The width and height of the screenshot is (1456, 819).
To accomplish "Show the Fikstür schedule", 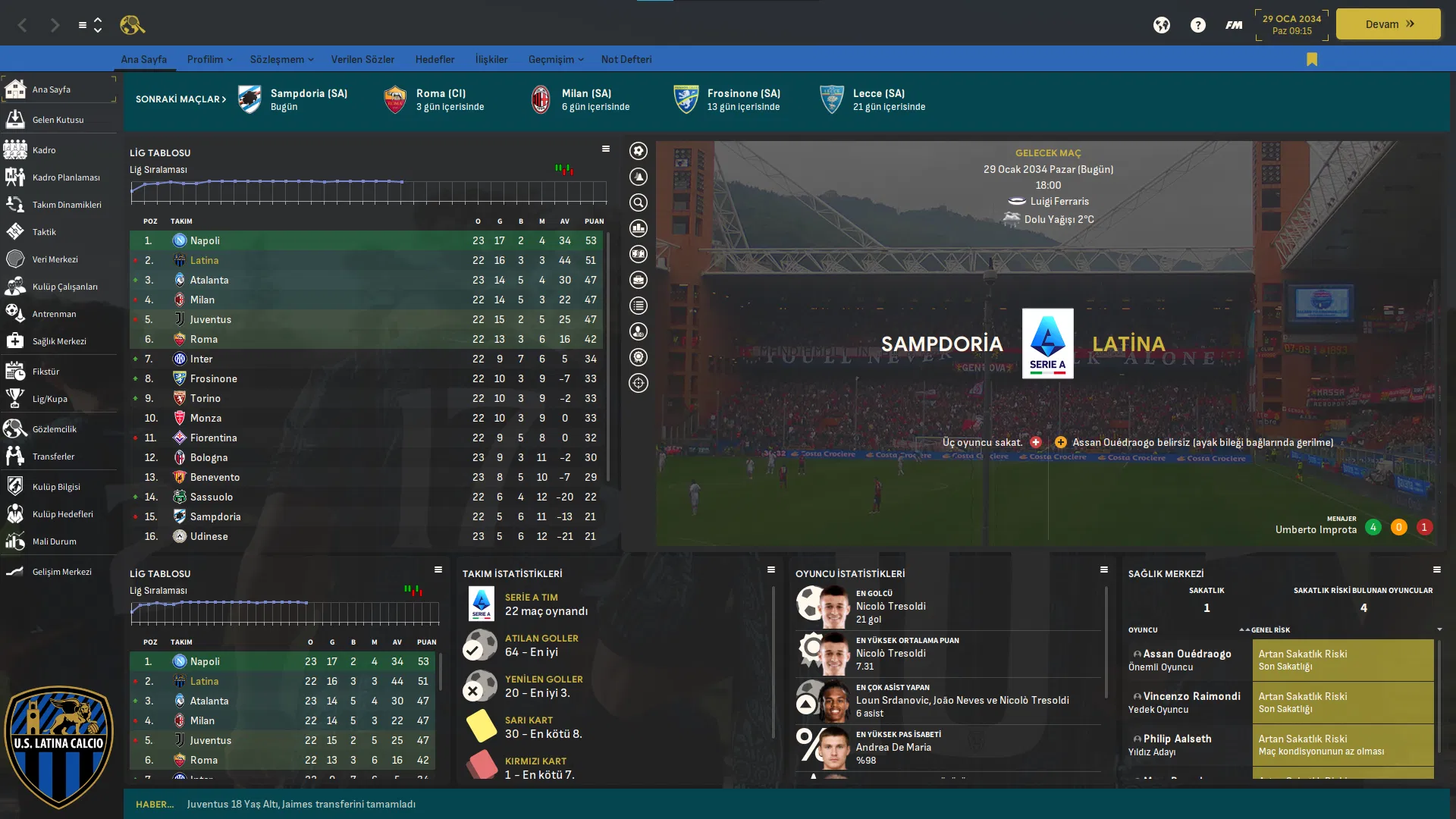I will click(x=45, y=372).
